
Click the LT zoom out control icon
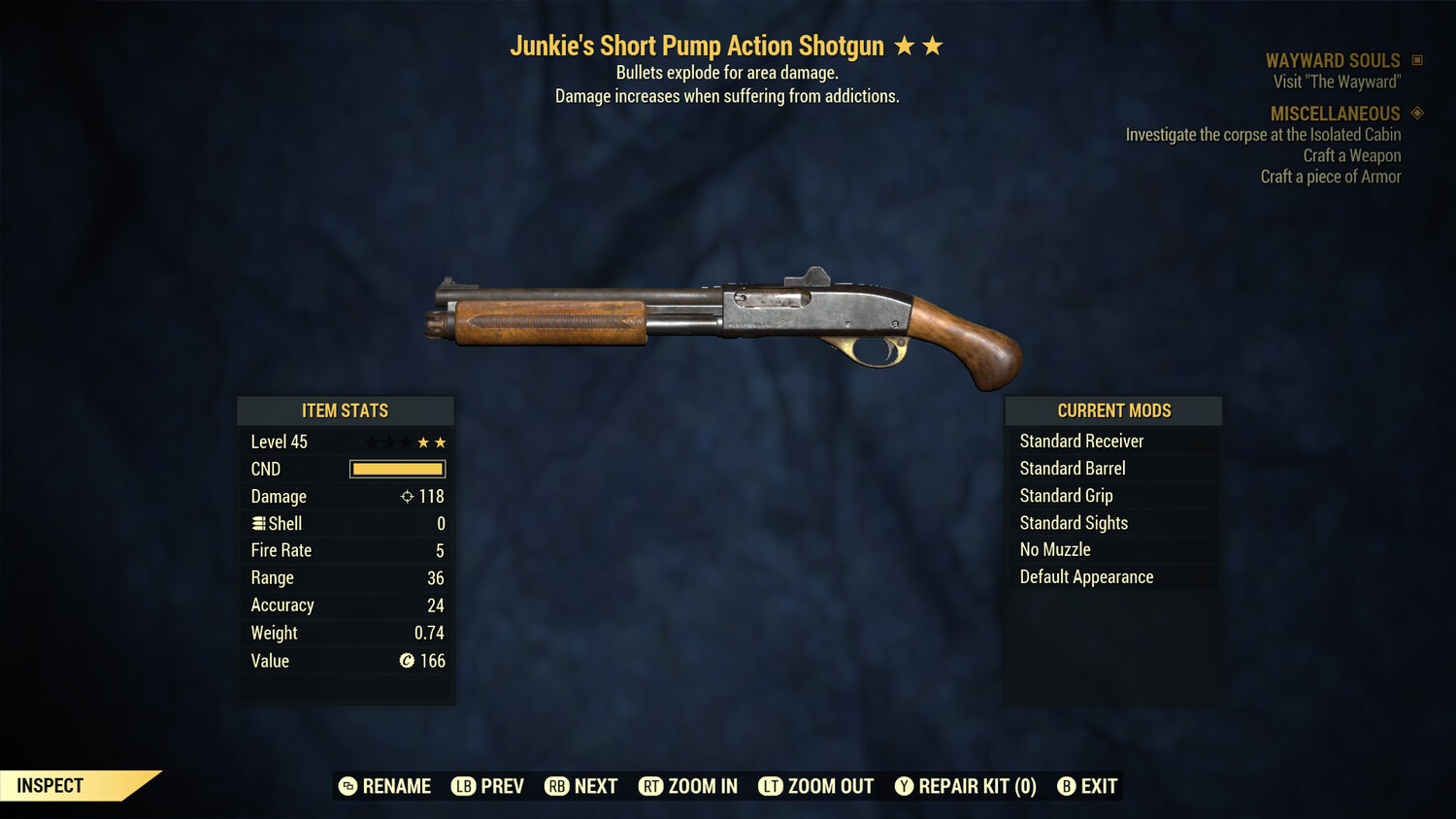coord(771,786)
